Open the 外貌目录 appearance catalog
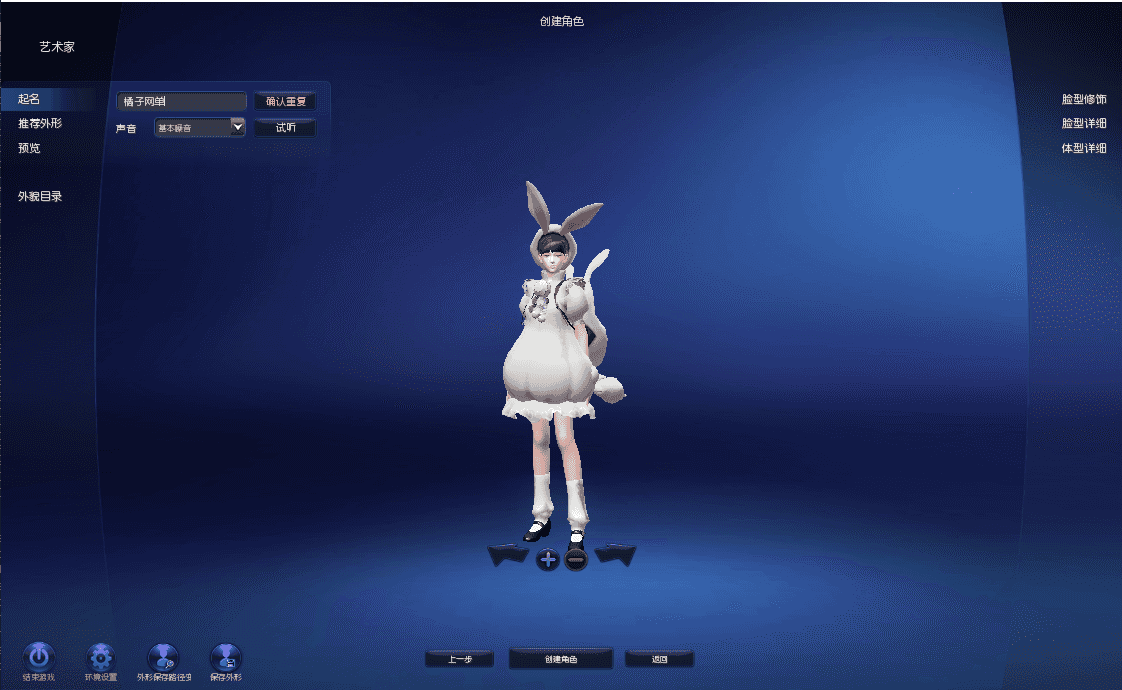Screen dimensions: 1122x690 40,197
